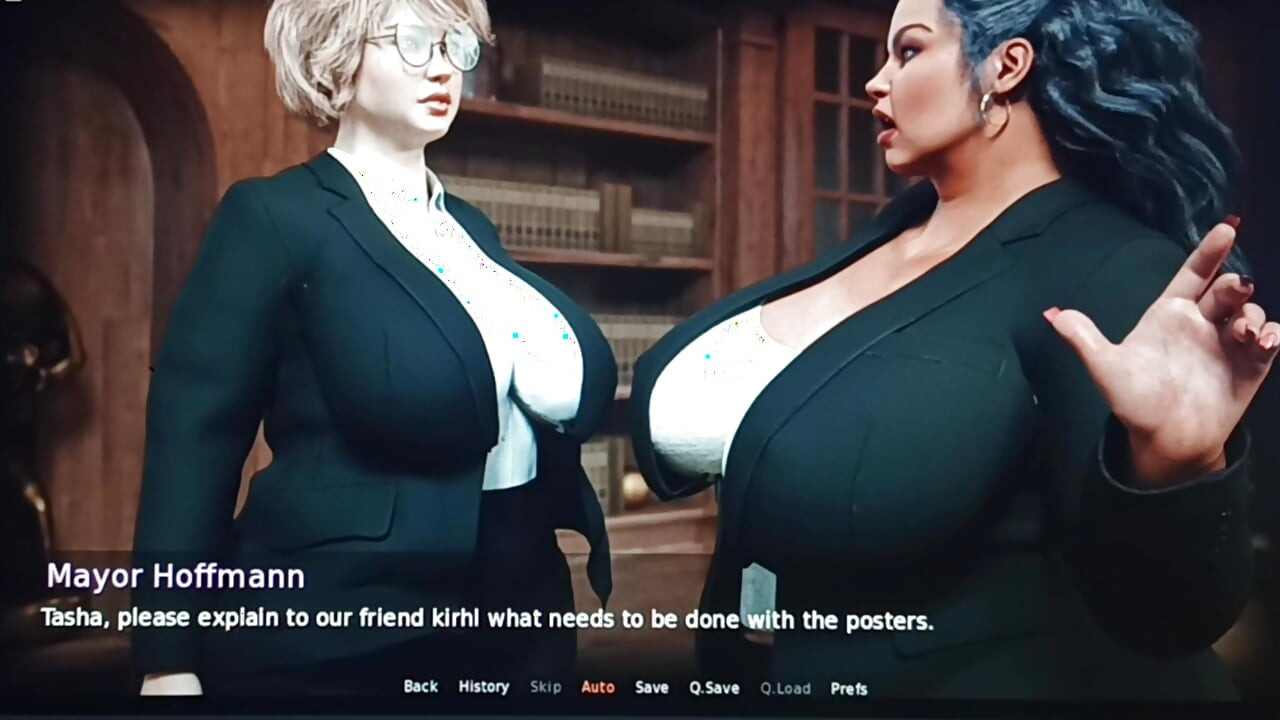Screen dimensions: 1280x720
Task: Click Prefs, the last quick menu option
Action: 849,687
